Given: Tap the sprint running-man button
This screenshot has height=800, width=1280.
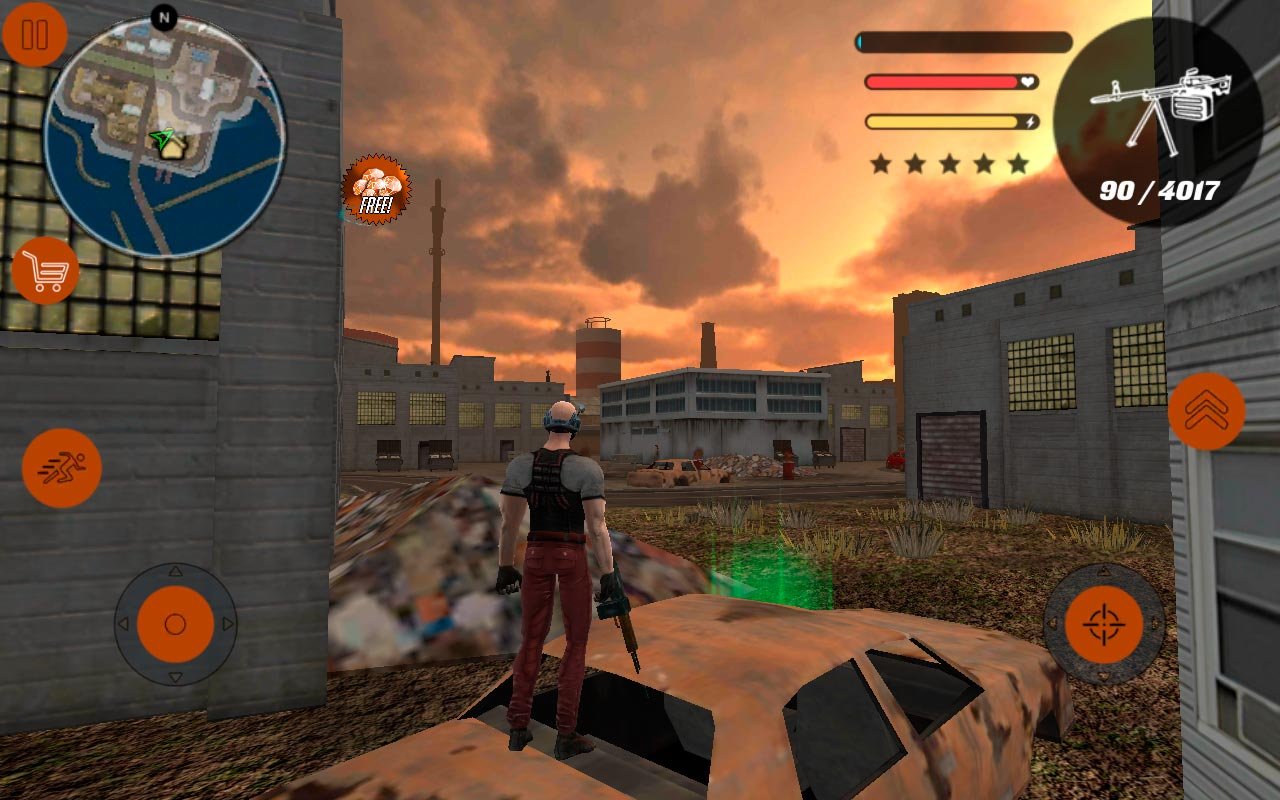Looking at the screenshot, I should 62,468.
